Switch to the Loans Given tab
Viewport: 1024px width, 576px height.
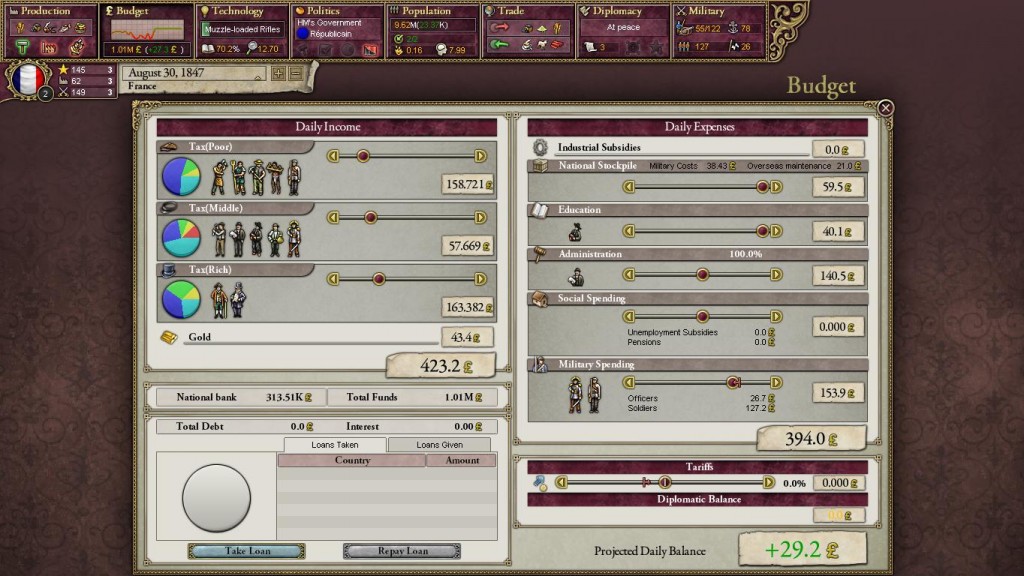[439, 444]
